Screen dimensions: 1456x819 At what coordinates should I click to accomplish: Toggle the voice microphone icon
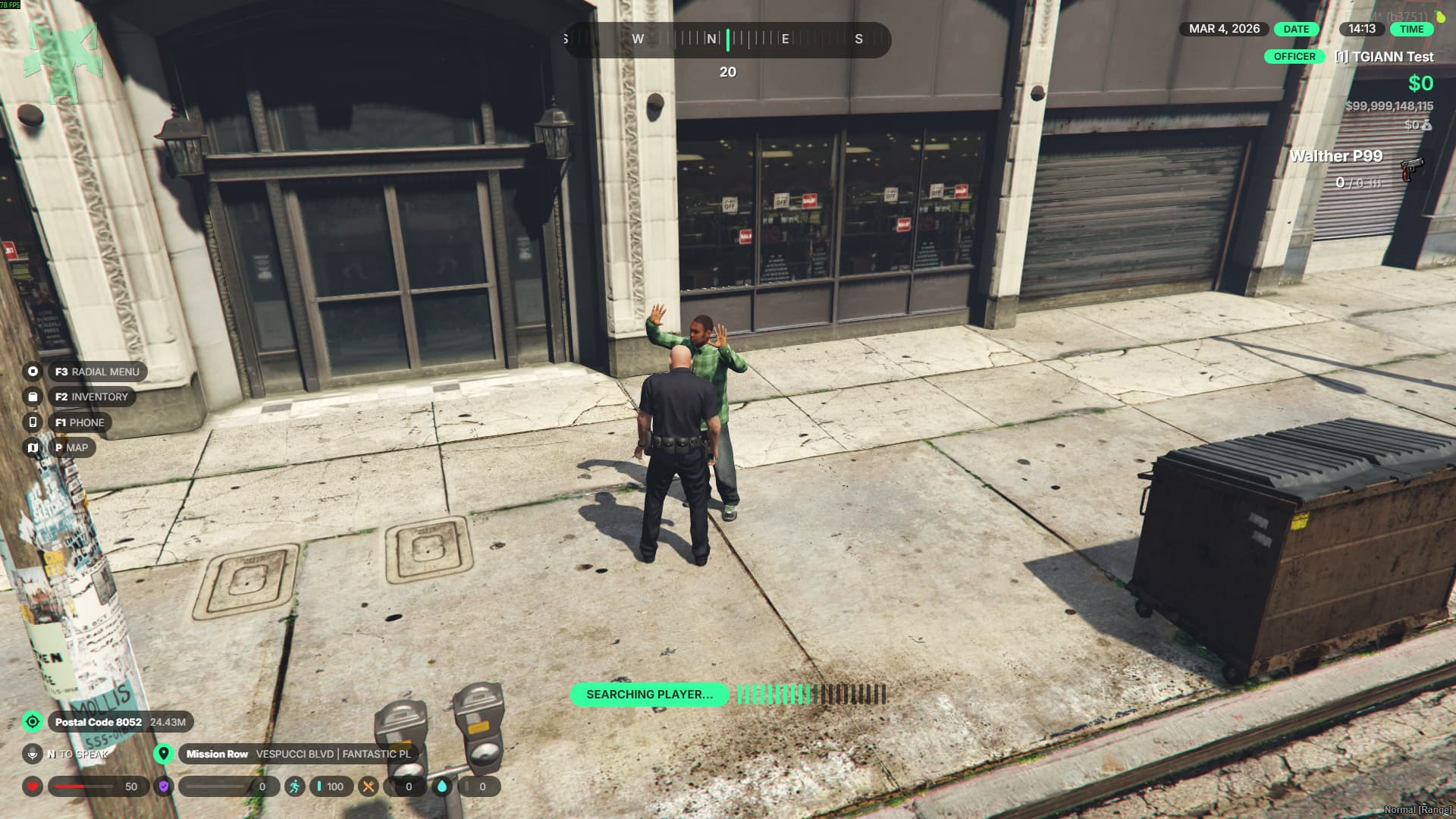click(33, 754)
